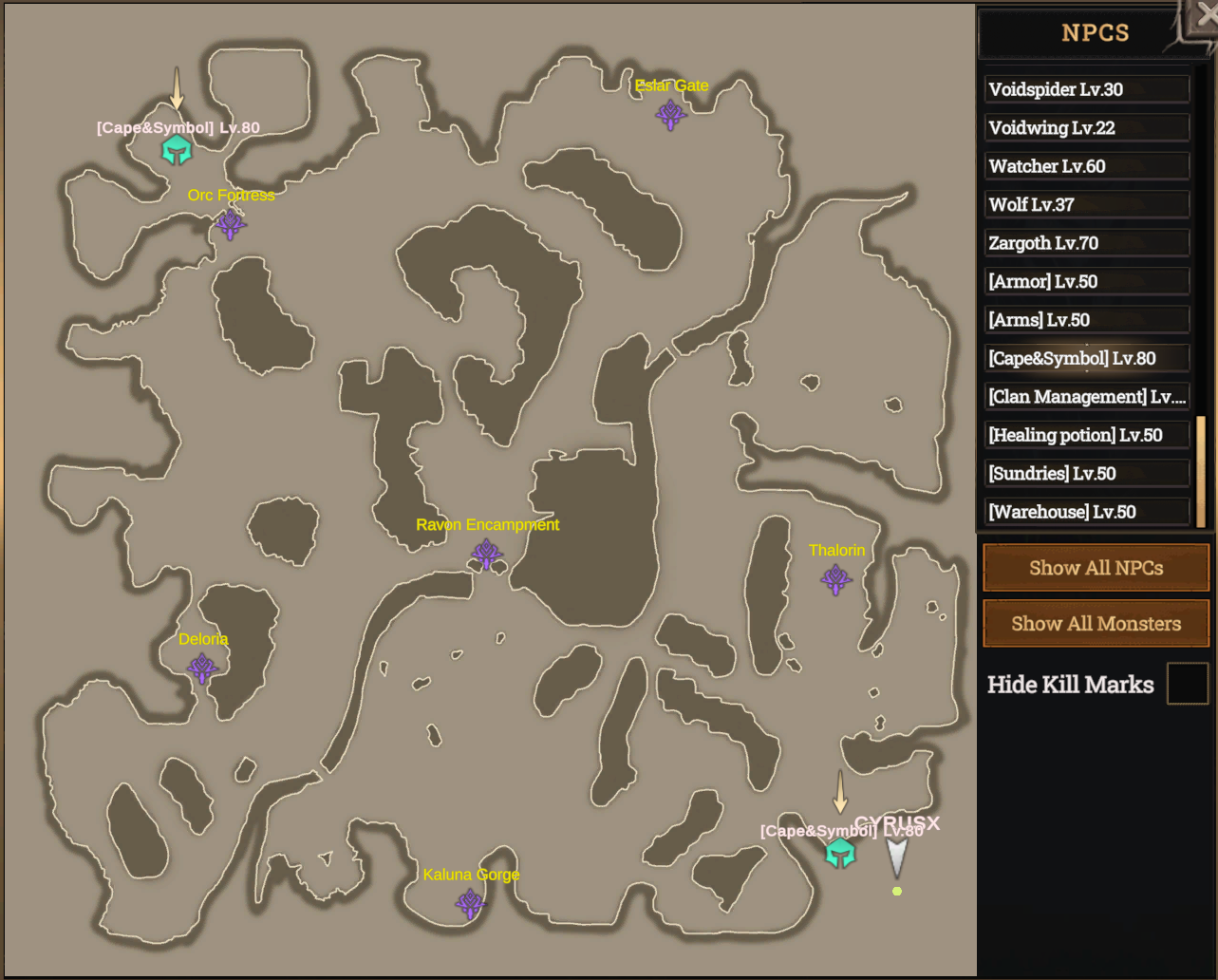Click the Thalorin waypoint icon
1218x980 pixels.
click(x=835, y=579)
